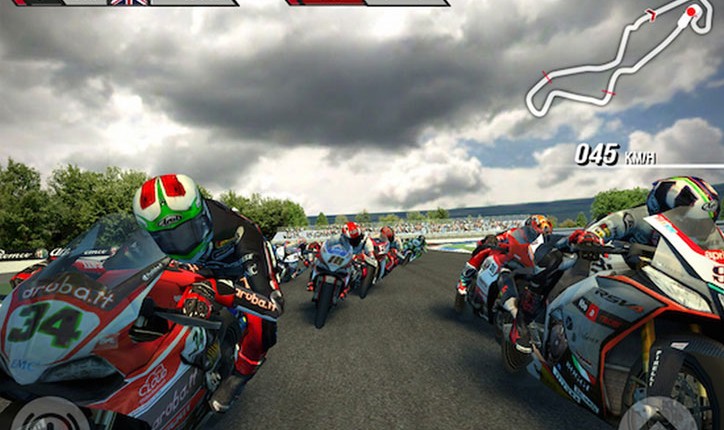This screenshot has height=430, width=724.
Task: Click the track layout minimap
Action: 617,58
